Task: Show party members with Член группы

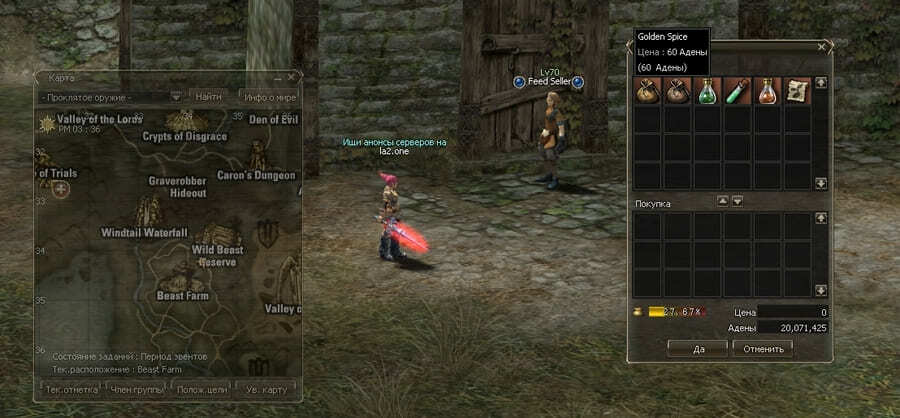Action: [x=139, y=387]
